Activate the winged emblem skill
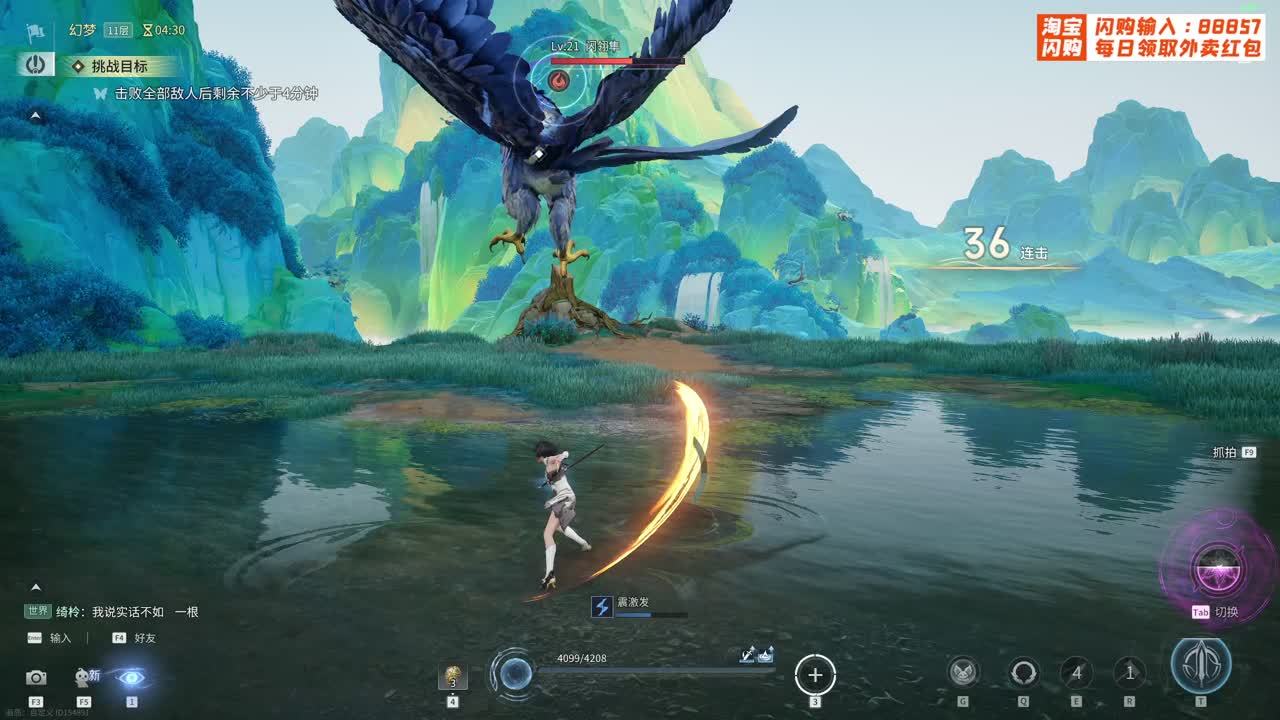The height and width of the screenshot is (720, 1280). [963, 672]
